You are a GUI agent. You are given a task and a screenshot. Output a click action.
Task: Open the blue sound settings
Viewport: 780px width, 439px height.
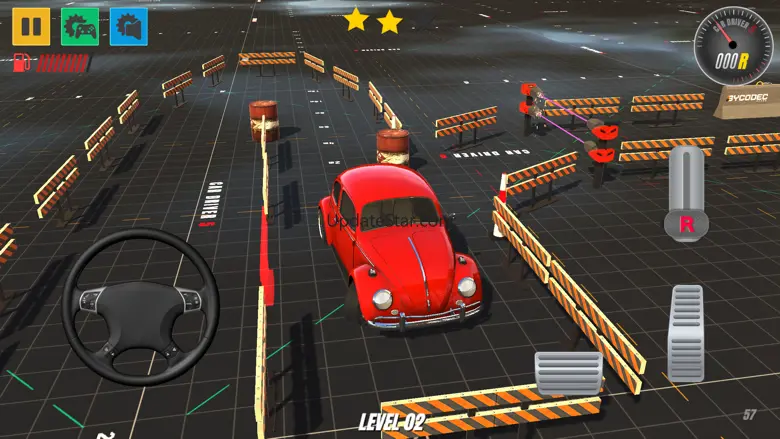[129, 26]
